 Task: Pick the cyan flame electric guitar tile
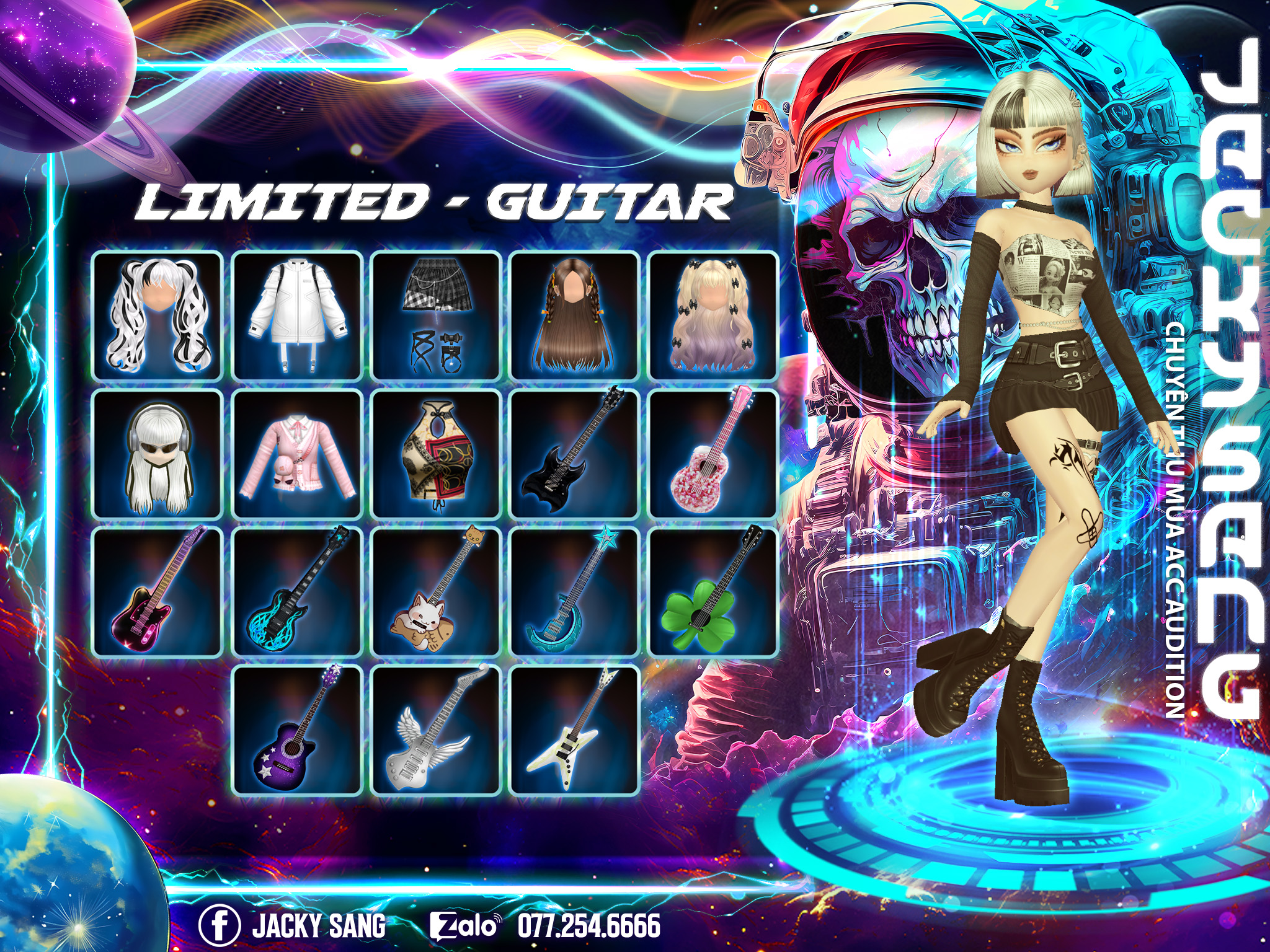click(x=297, y=593)
